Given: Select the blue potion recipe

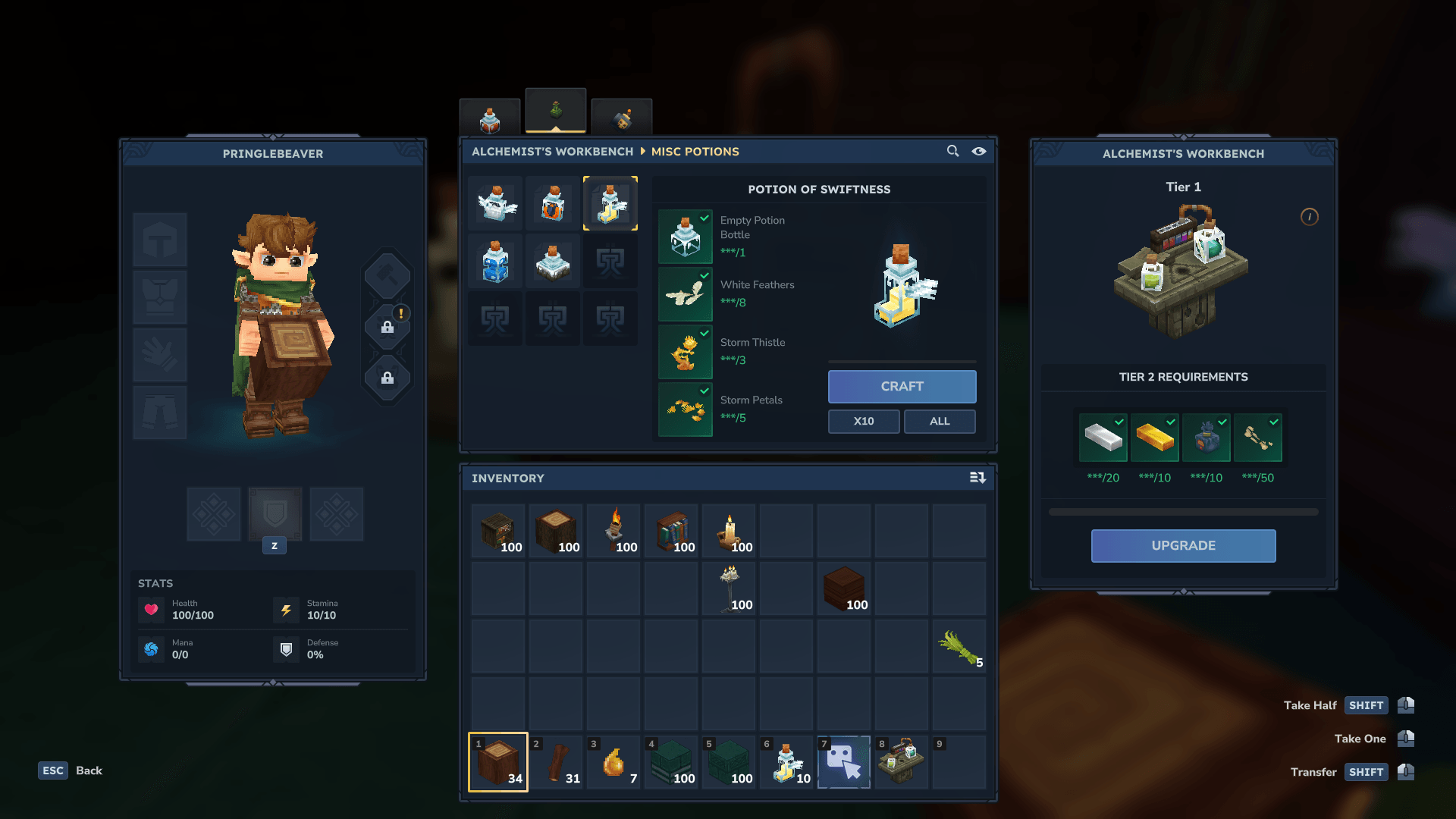Looking at the screenshot, I should (x=495, y=262).
